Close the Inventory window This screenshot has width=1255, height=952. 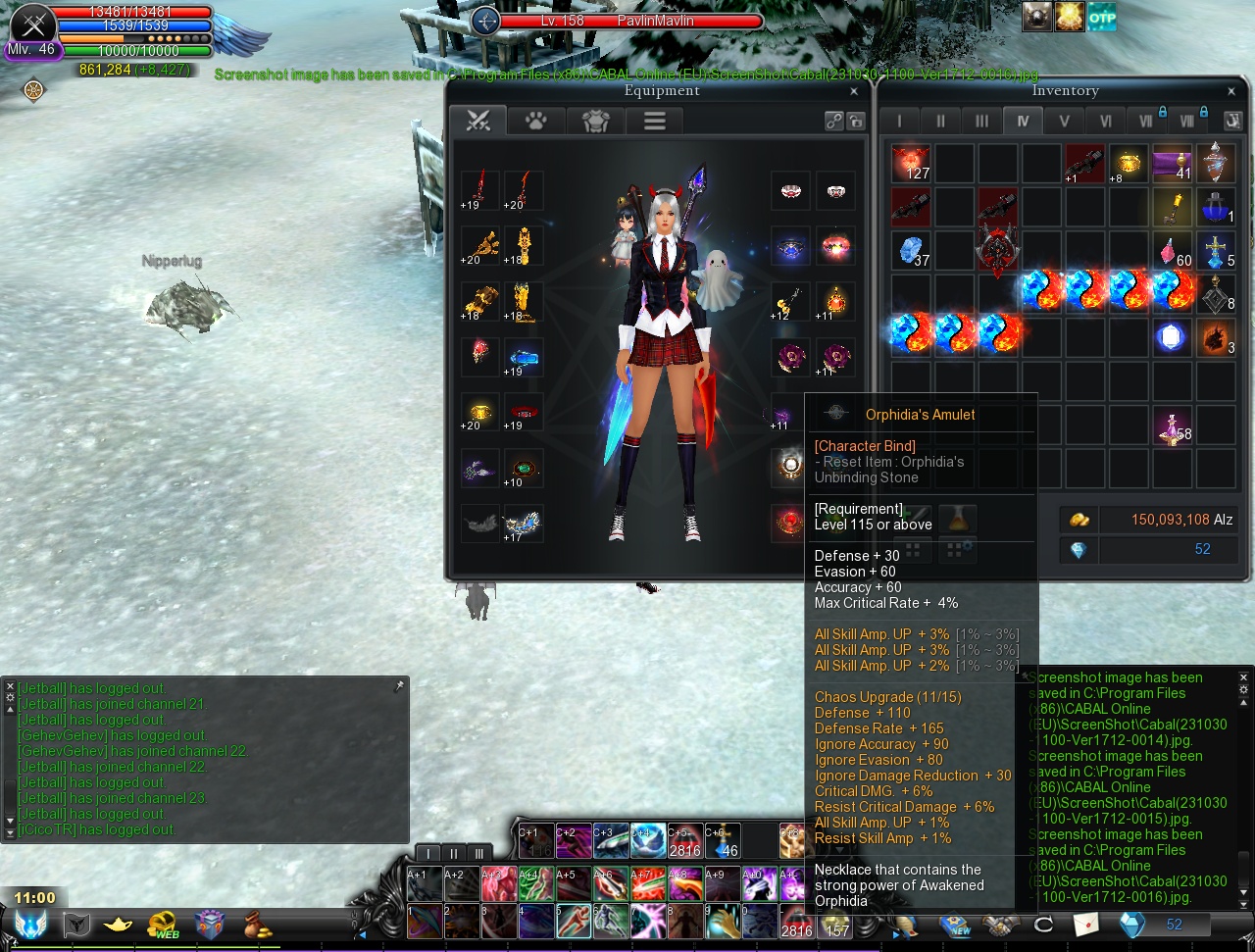pyautogui.click(x=1231, y=91)
